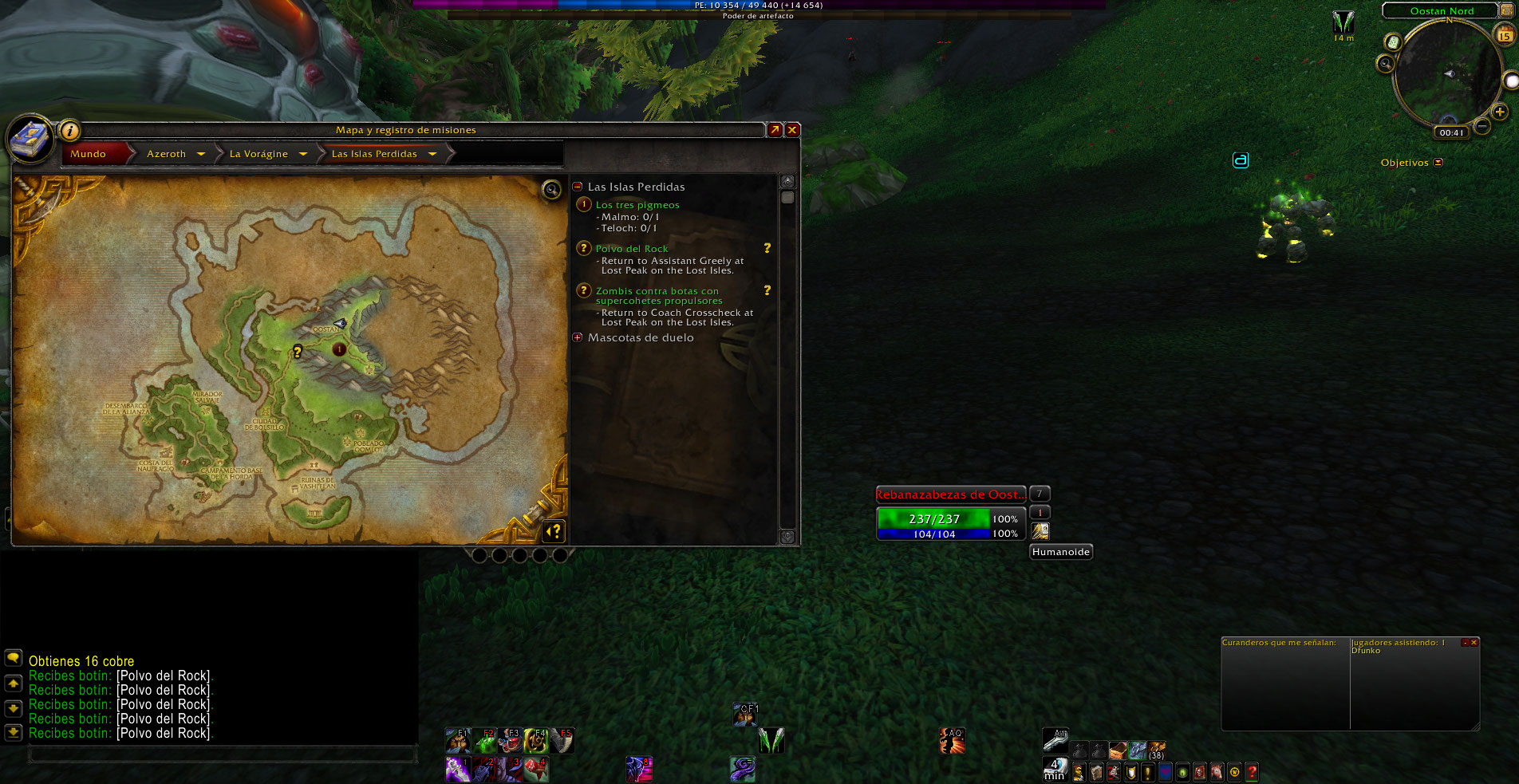Open the Azeroth breadcrumb dropdown

[201, 154]
